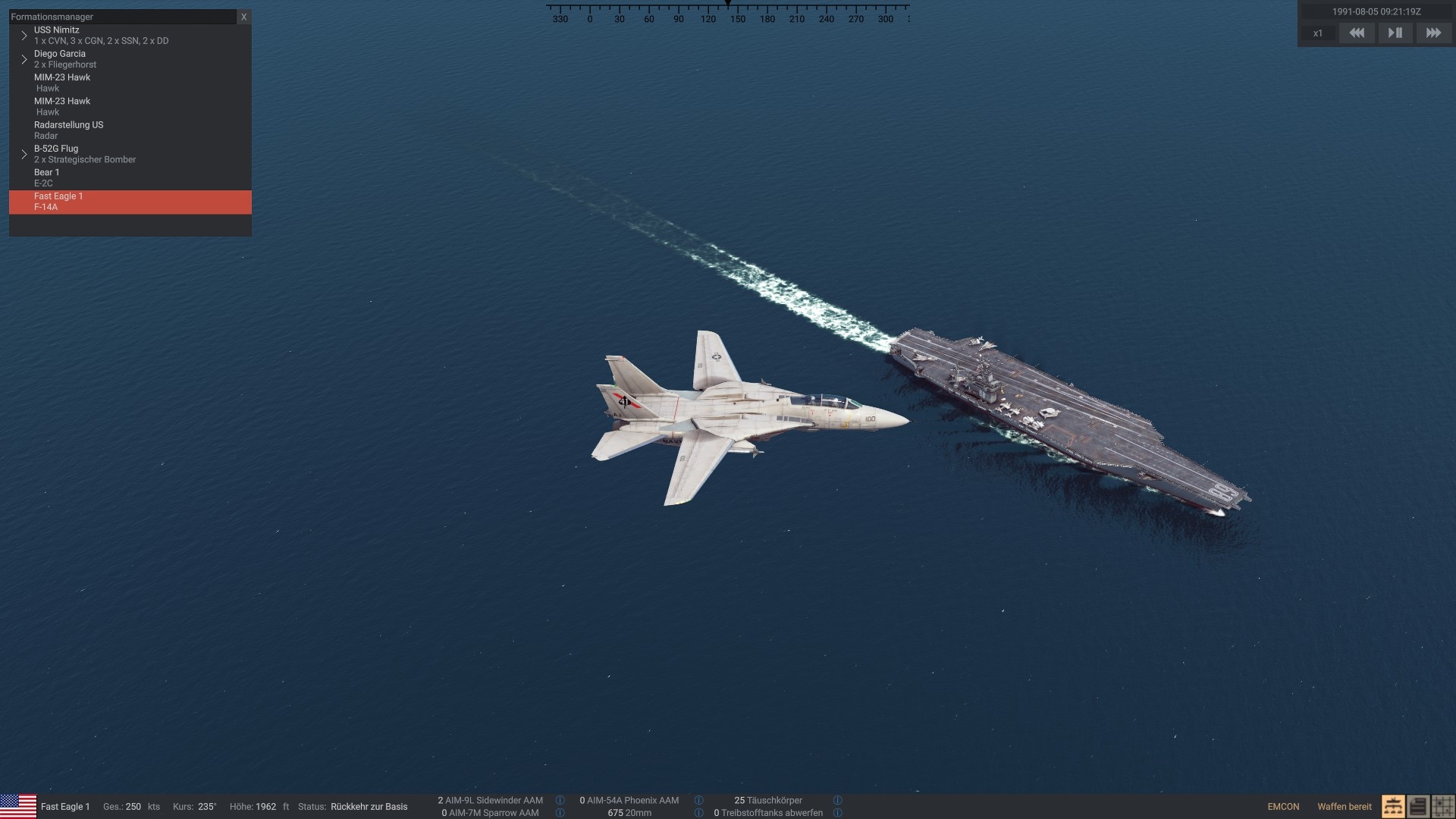Image resolution: width=1456 pixels, height=819 pixels.
Task: Show info for AIM-9L Sidewinder AAM
Action: coord(560,800)
